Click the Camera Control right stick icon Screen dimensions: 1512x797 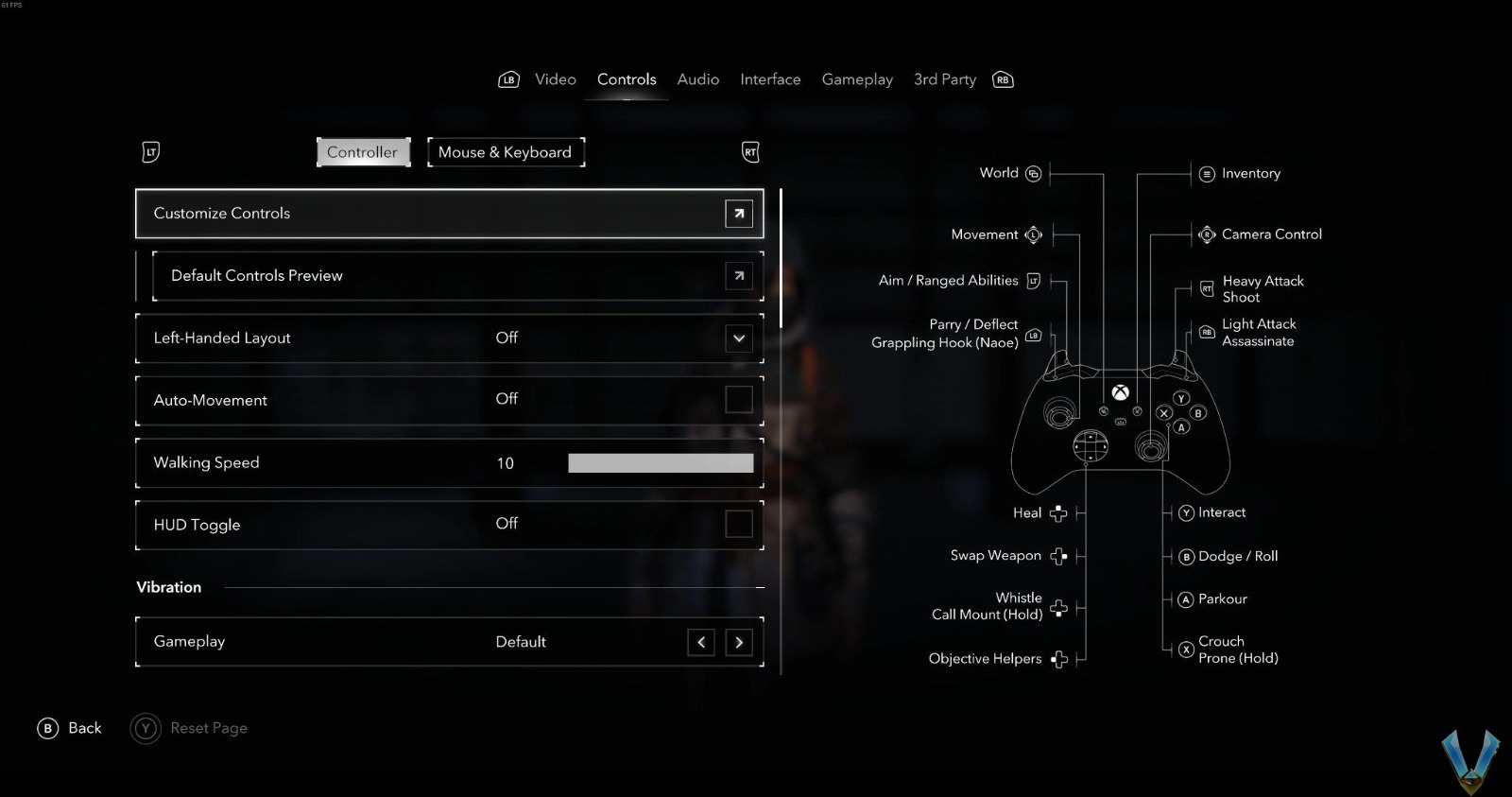[1207, 234]
